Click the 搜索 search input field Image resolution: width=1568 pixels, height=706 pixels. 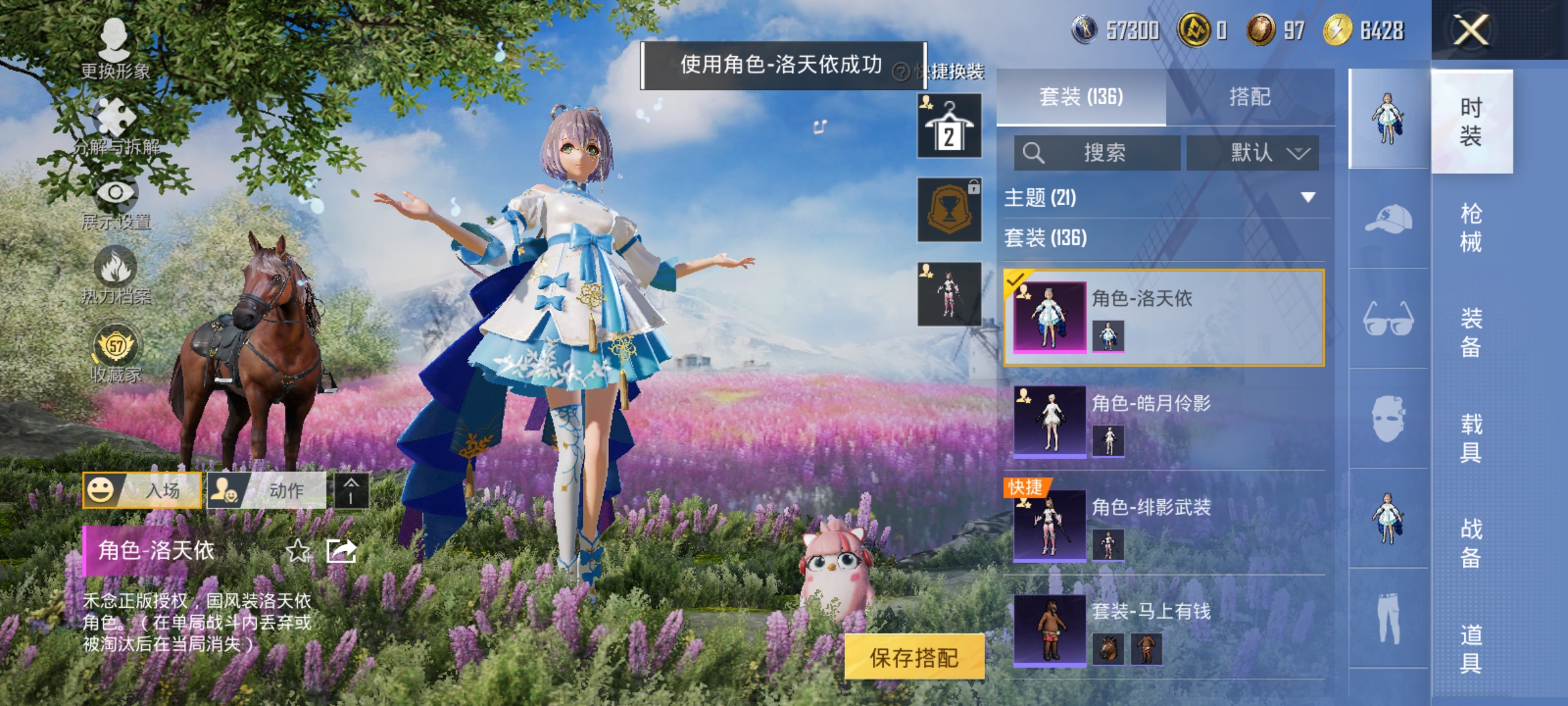[1098, 152]
